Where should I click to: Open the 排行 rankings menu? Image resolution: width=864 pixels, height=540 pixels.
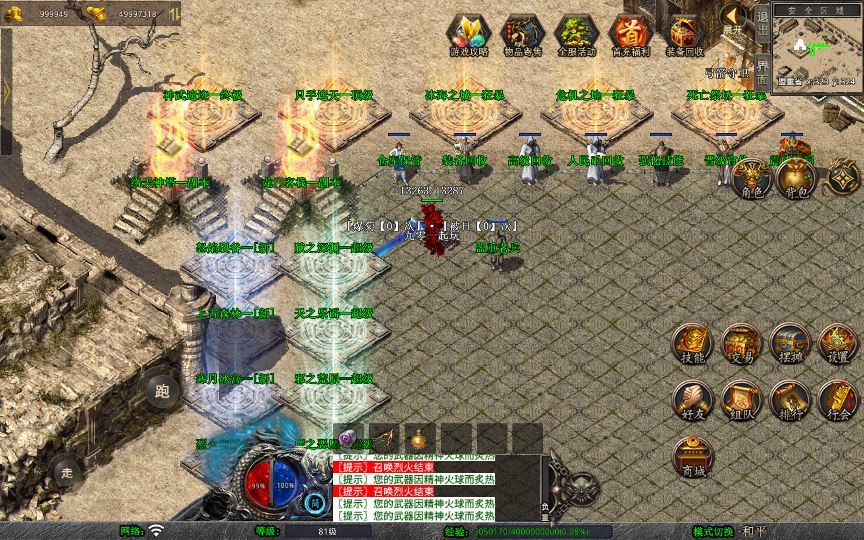click(789, 400)
